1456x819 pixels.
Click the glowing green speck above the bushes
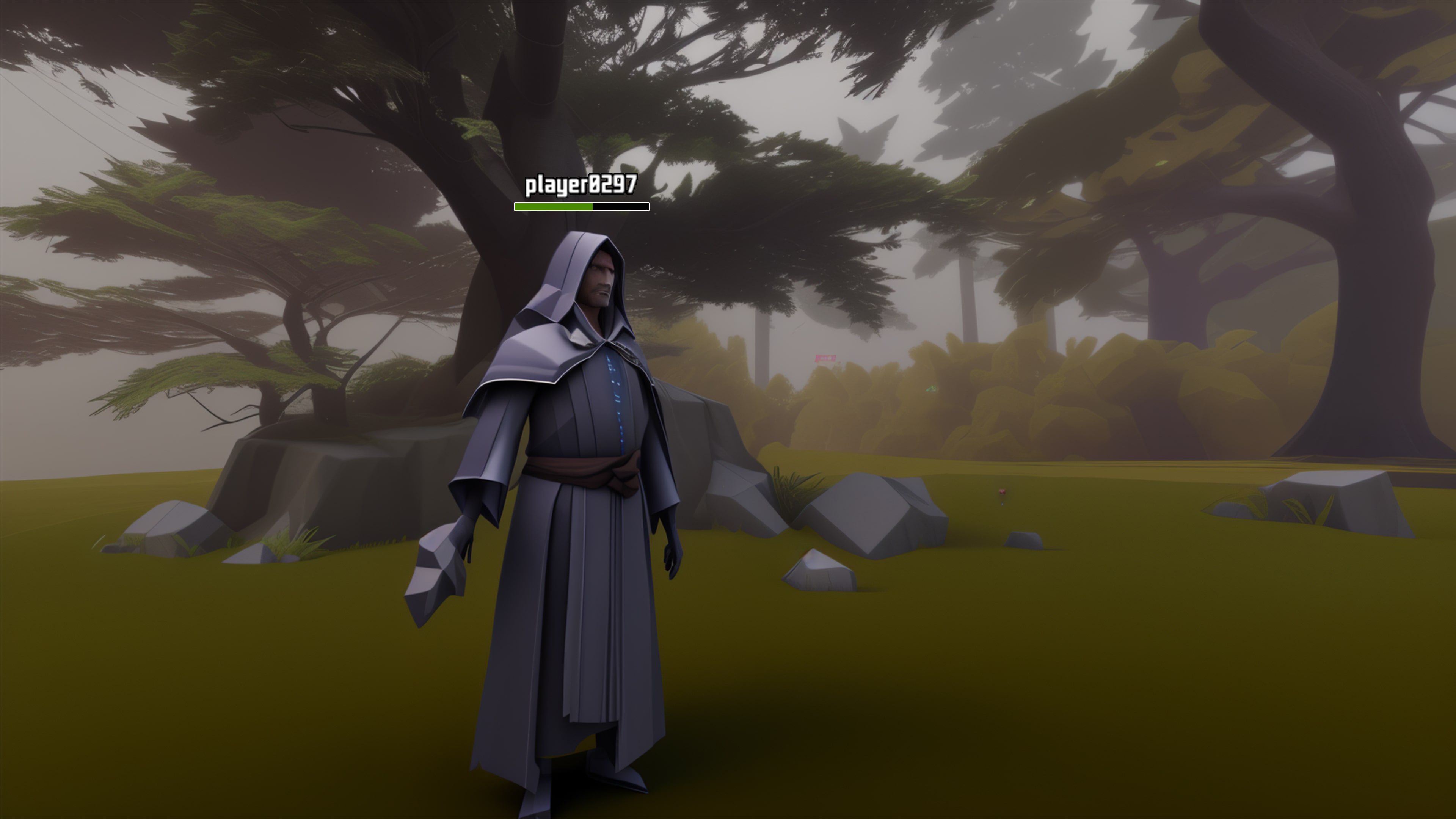(x=931, y=390)
